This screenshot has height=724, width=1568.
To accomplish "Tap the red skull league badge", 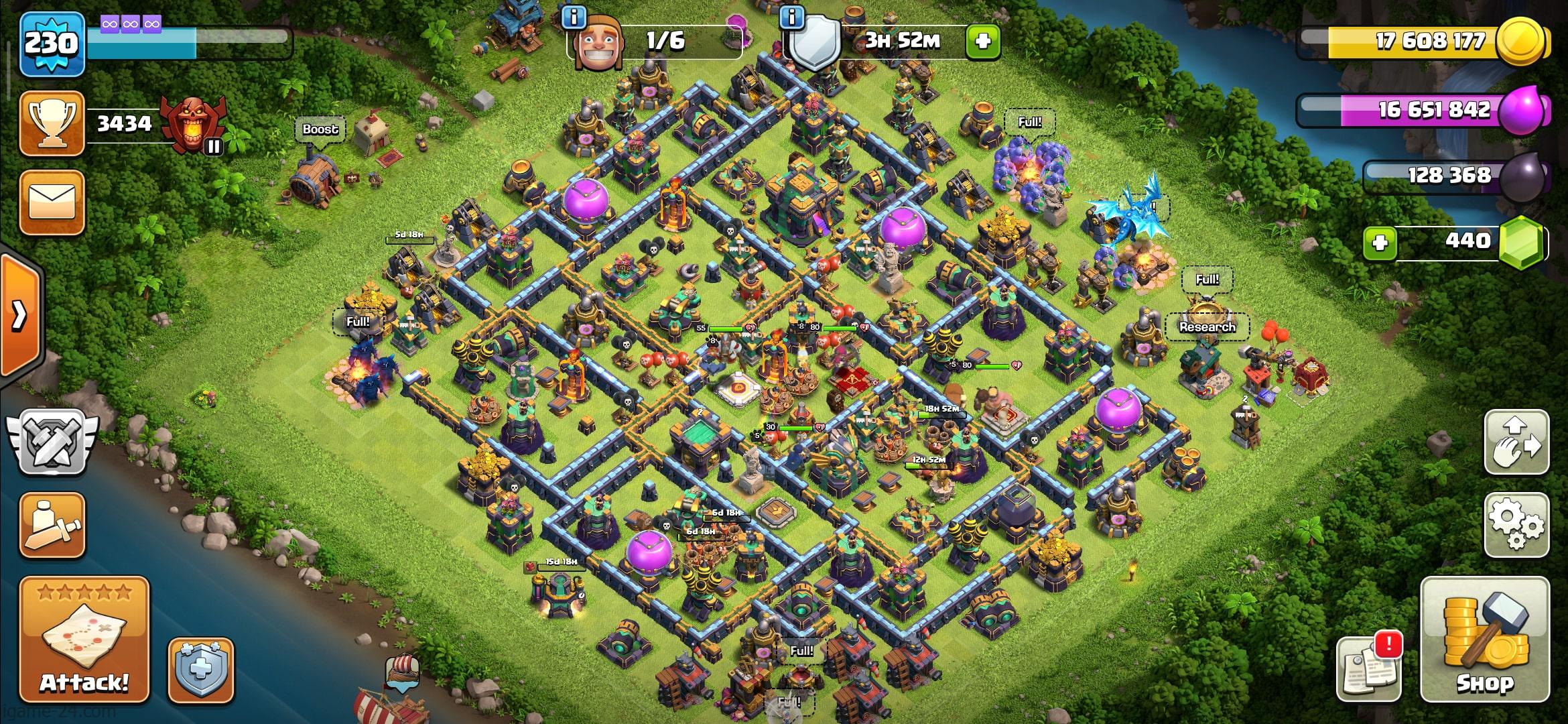I will click(195, 124).
